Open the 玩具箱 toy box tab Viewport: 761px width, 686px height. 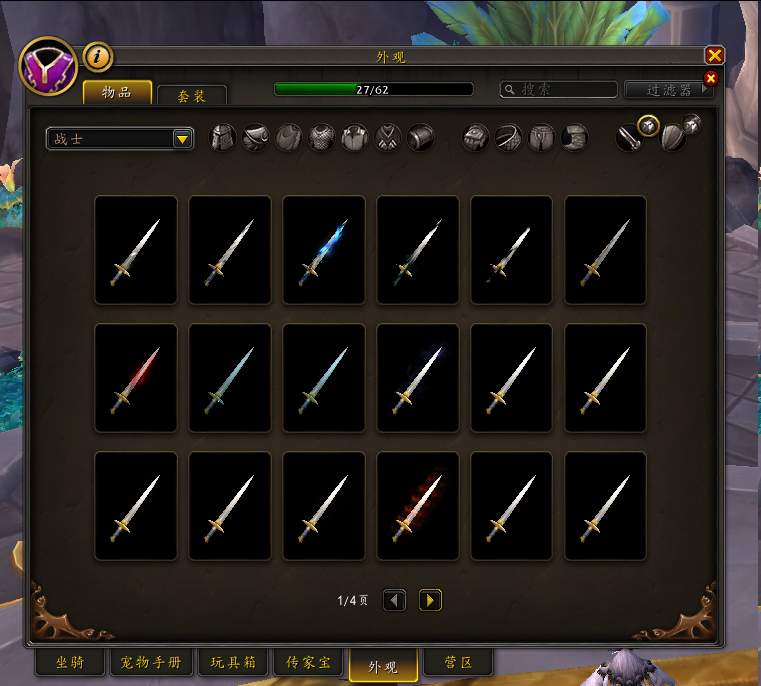[233, 662]
